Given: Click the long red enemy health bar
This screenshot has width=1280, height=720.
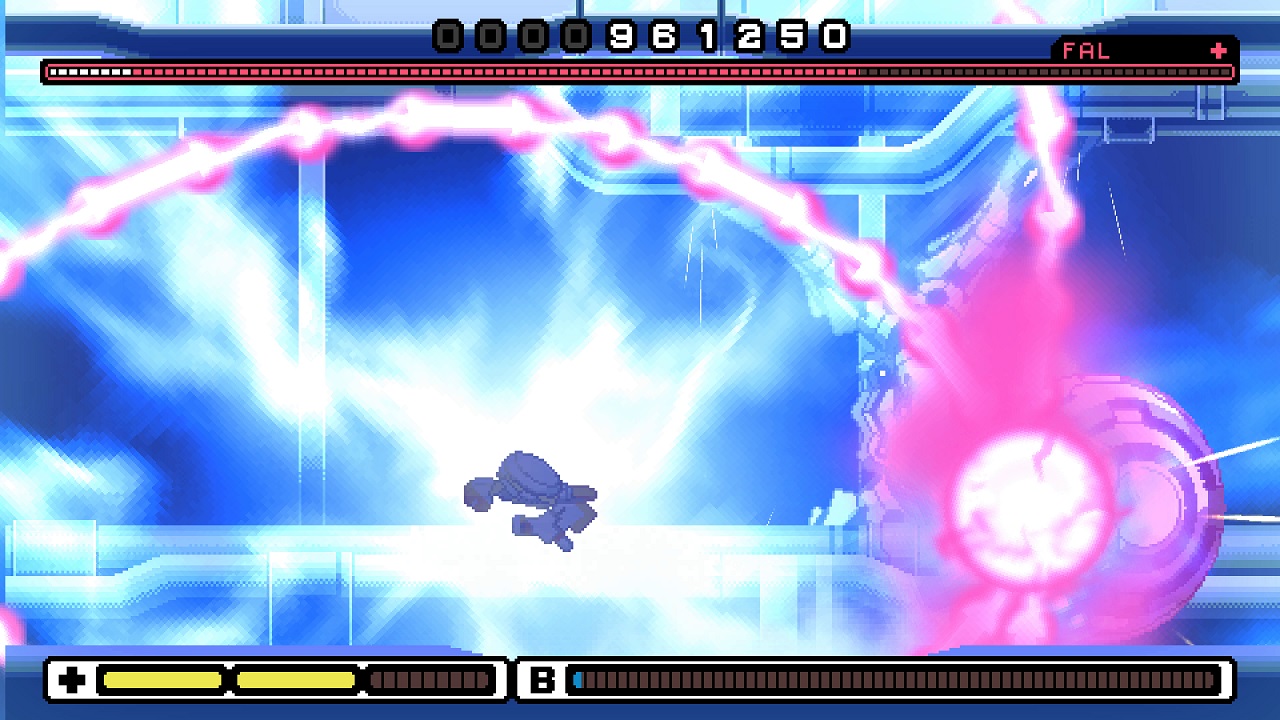Looking at the screenshot, I should tap(640, 72).
